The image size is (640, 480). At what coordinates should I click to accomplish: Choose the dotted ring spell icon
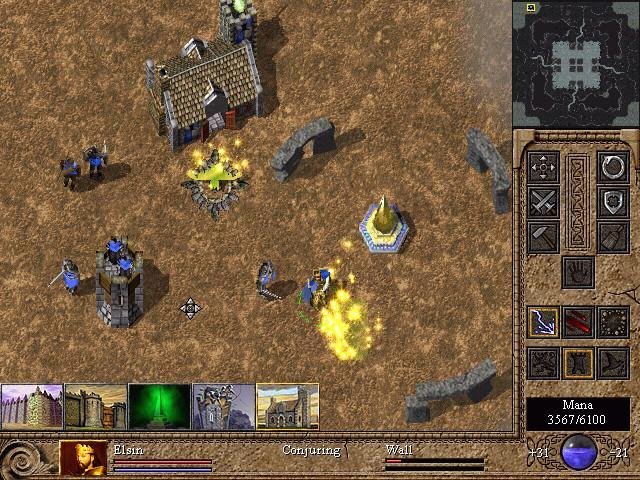pos(612,322)
